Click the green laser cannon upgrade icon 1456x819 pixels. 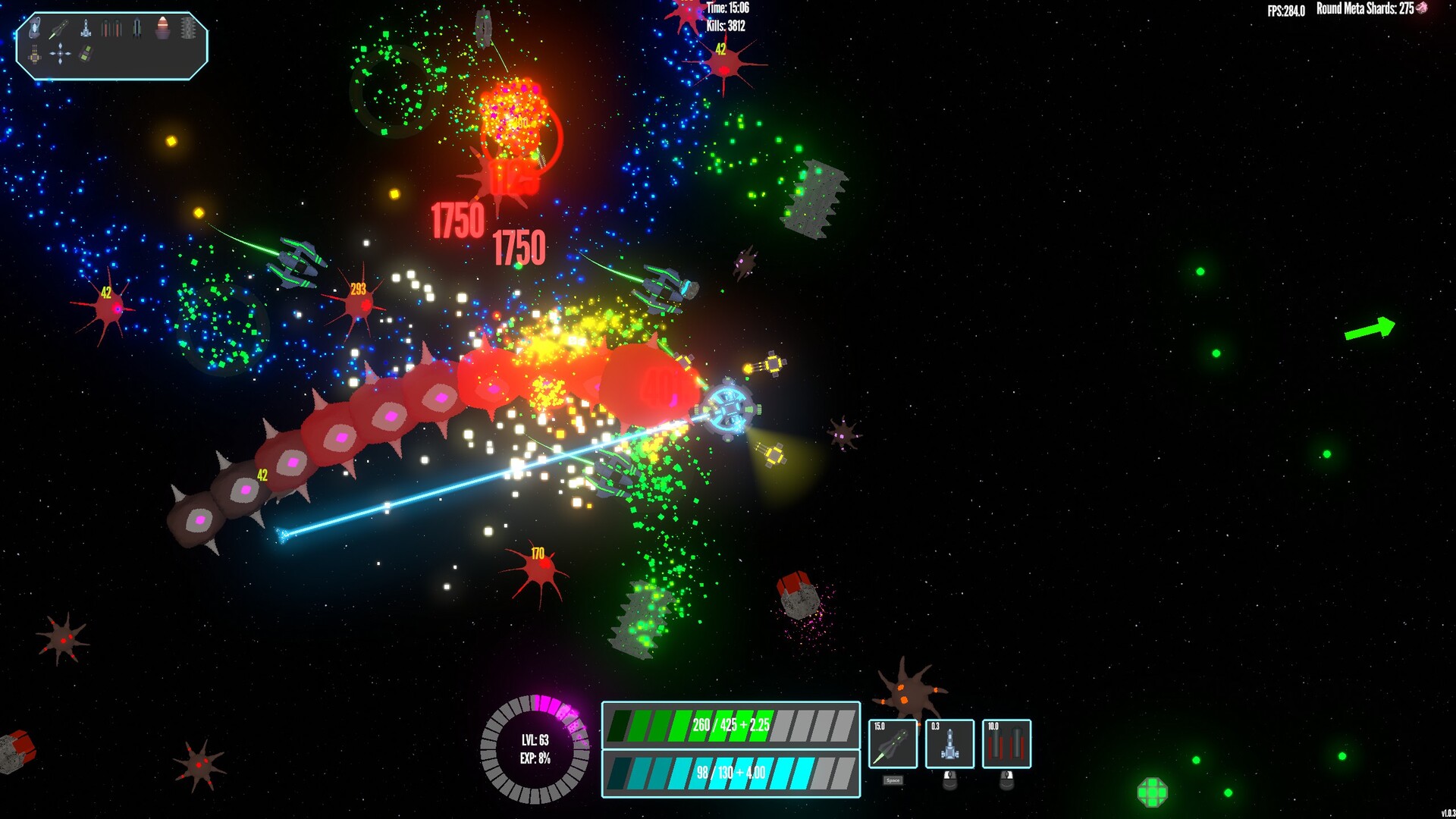click(x=59, y=30)
